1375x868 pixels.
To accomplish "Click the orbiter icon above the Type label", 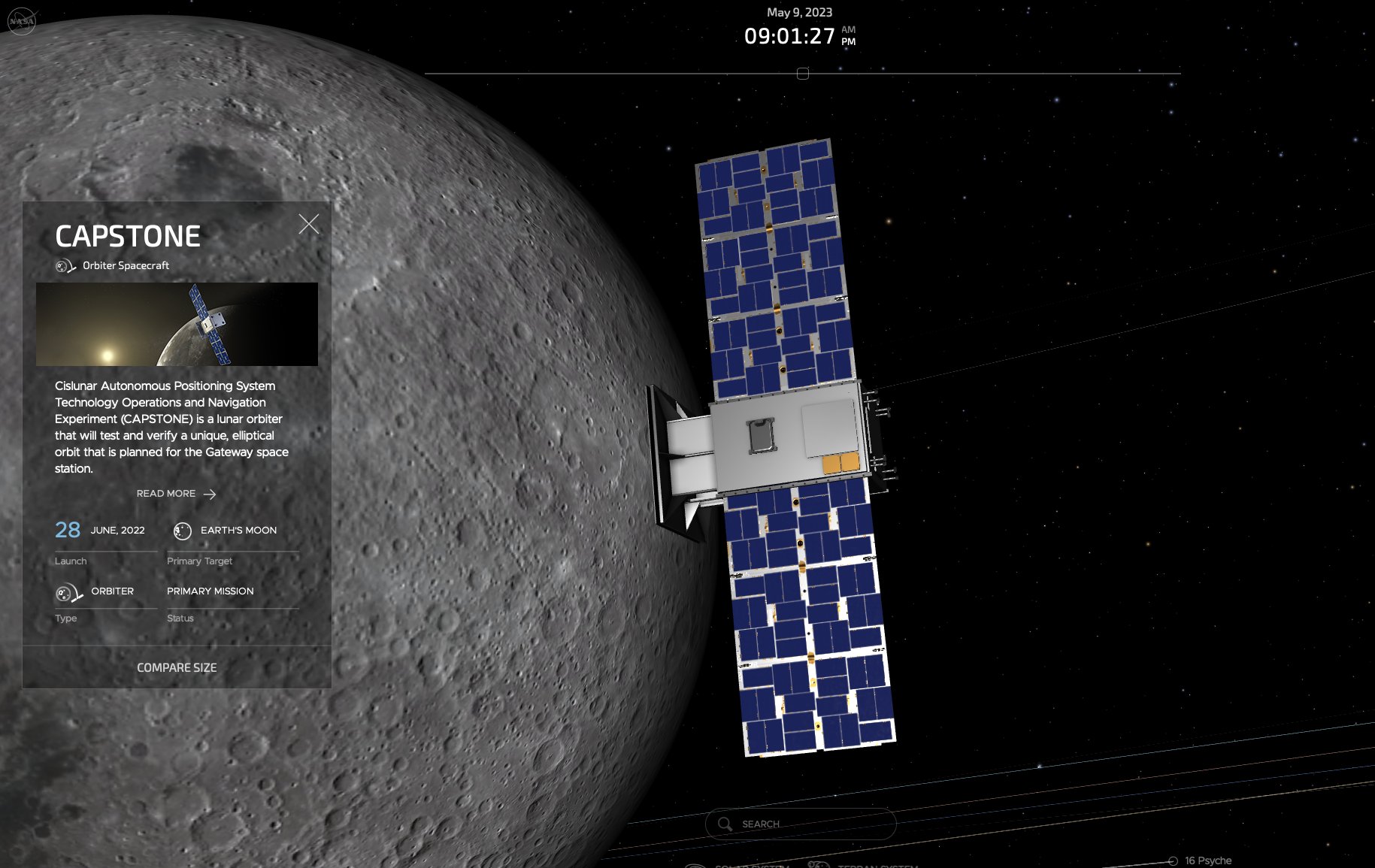I will coord(65,592).
